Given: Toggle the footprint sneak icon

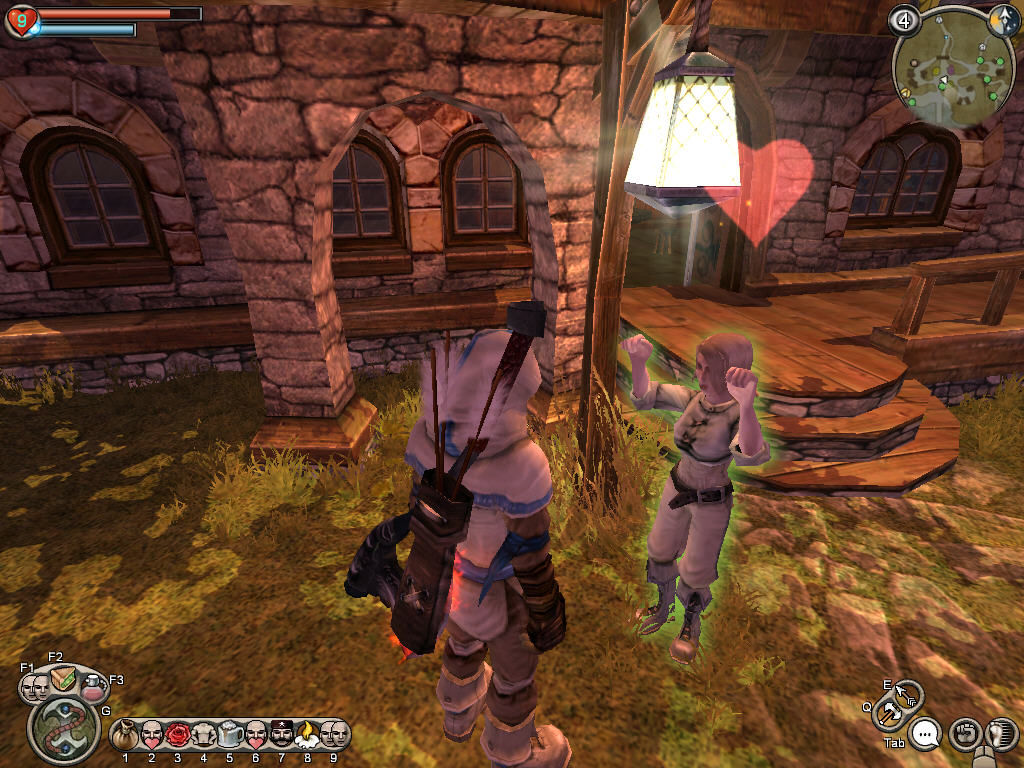Looking at the screenshot, I should pyautogui.click(x=1000, y=735).
